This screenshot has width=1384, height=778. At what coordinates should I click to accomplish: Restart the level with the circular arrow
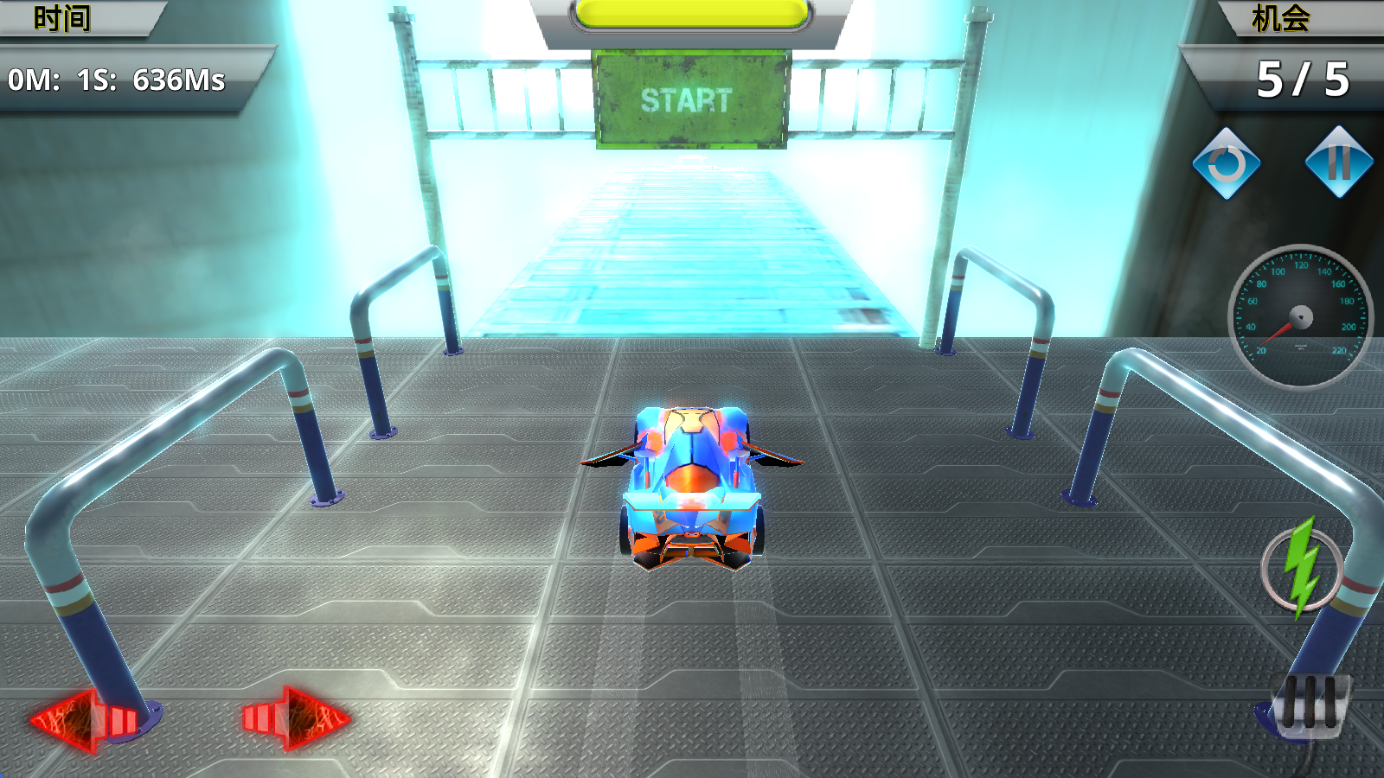point(1226,162)
